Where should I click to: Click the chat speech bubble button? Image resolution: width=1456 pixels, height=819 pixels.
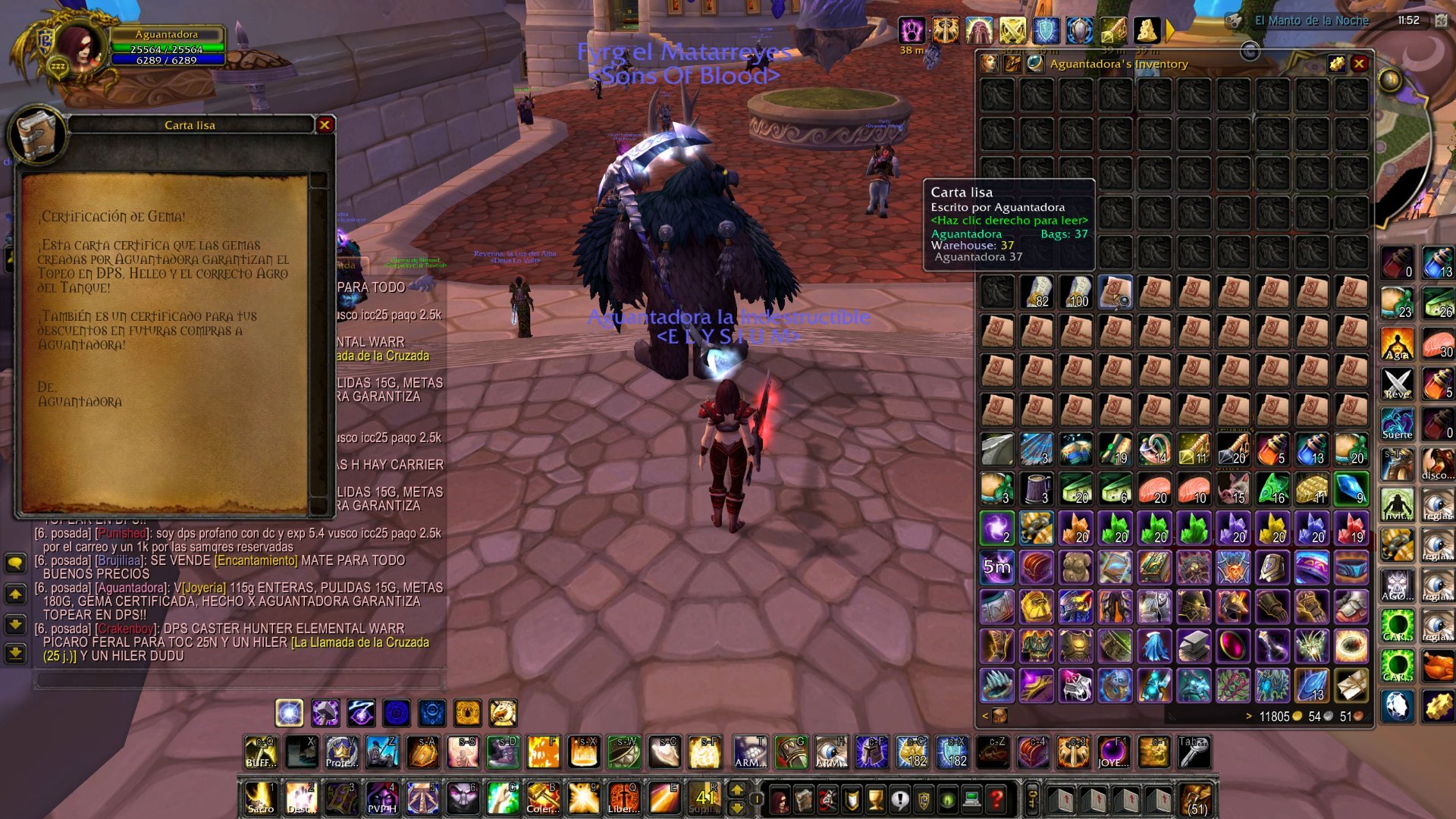tap(15, 563)
